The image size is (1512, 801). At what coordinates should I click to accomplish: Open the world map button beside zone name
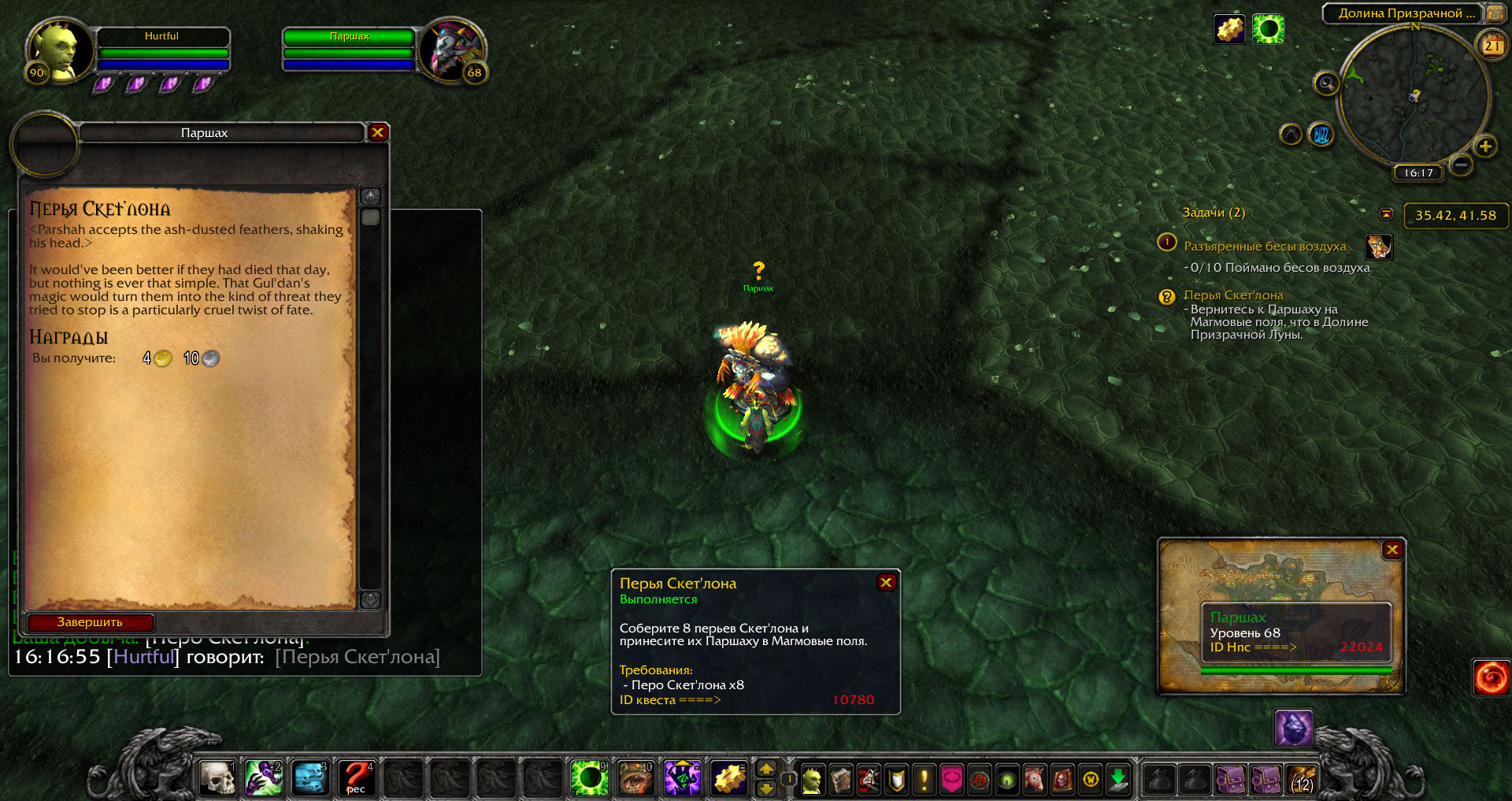pyautogui.click(x=1495, y=13)
